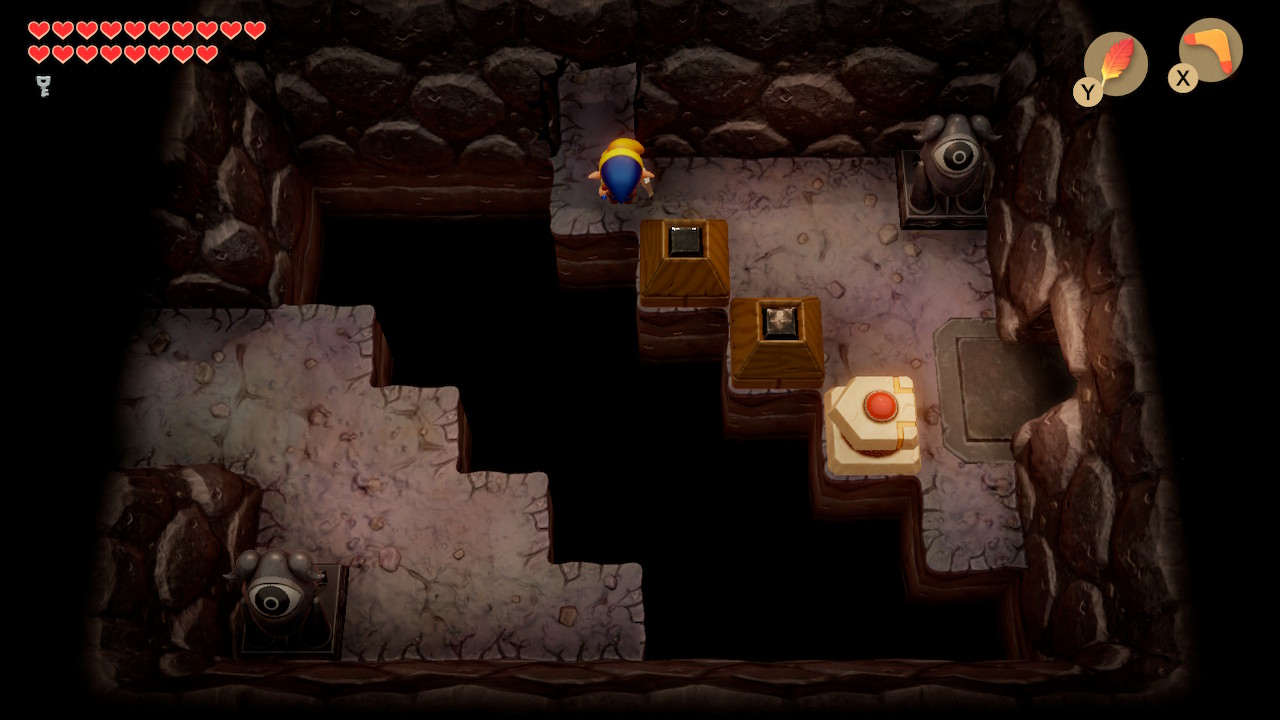
Task: Select the Roc's Feather item slot
Action: [x=1115, y=63]
